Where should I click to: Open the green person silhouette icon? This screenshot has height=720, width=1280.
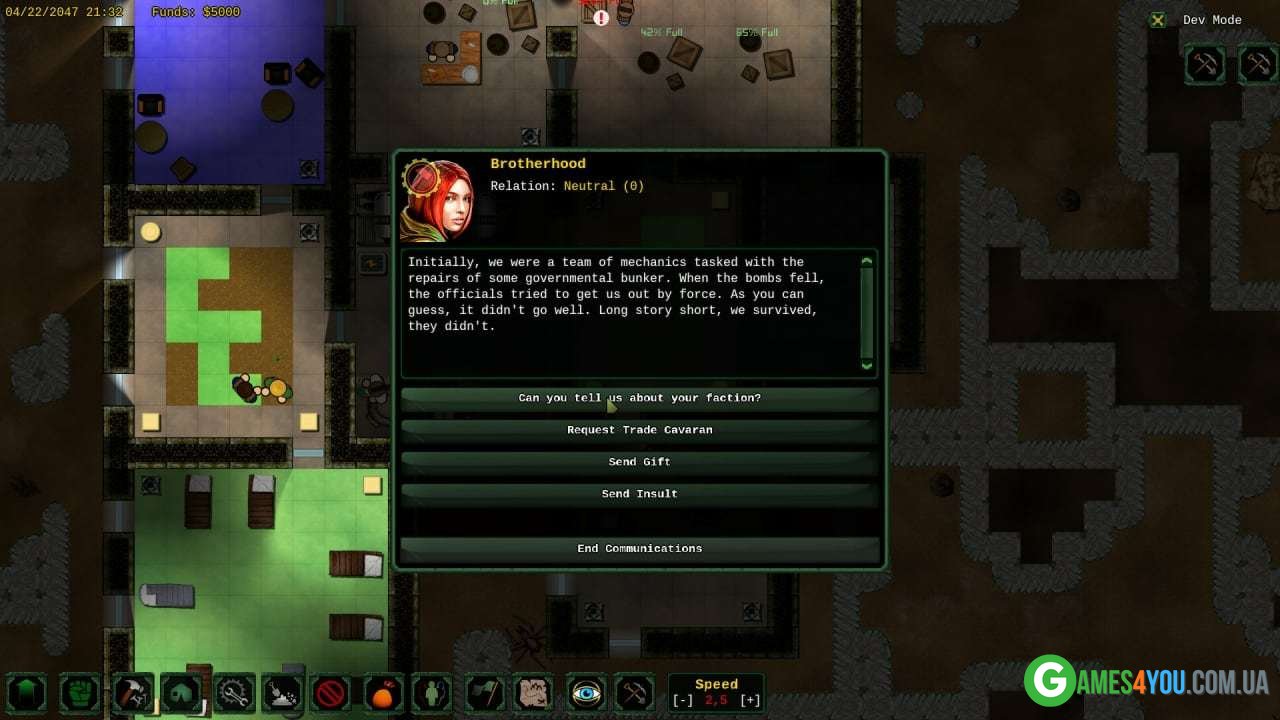433,692
